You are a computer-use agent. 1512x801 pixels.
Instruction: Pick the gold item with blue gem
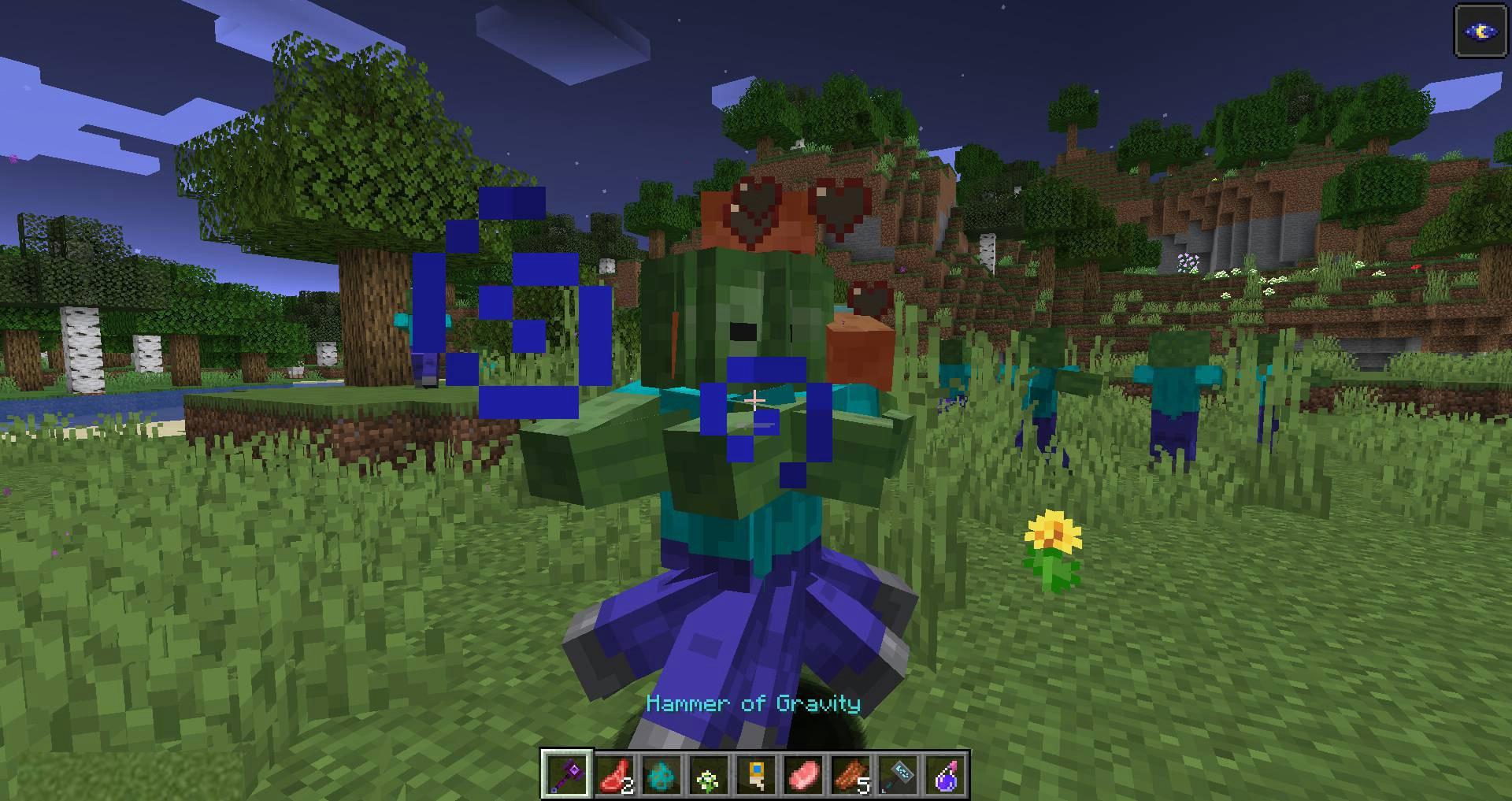[x=756, y=774]
